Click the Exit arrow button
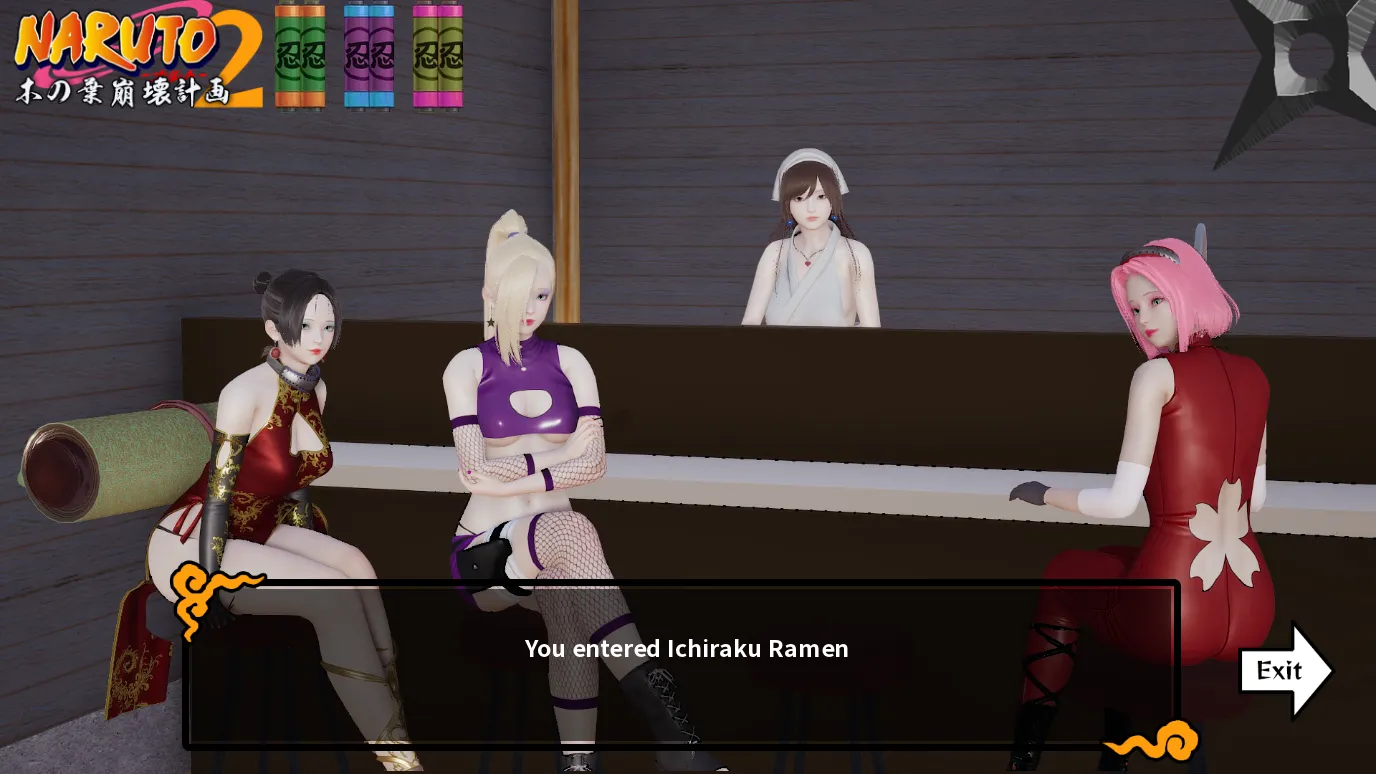This screenshot has height=774, width=1376. [x=1283, y=671]
